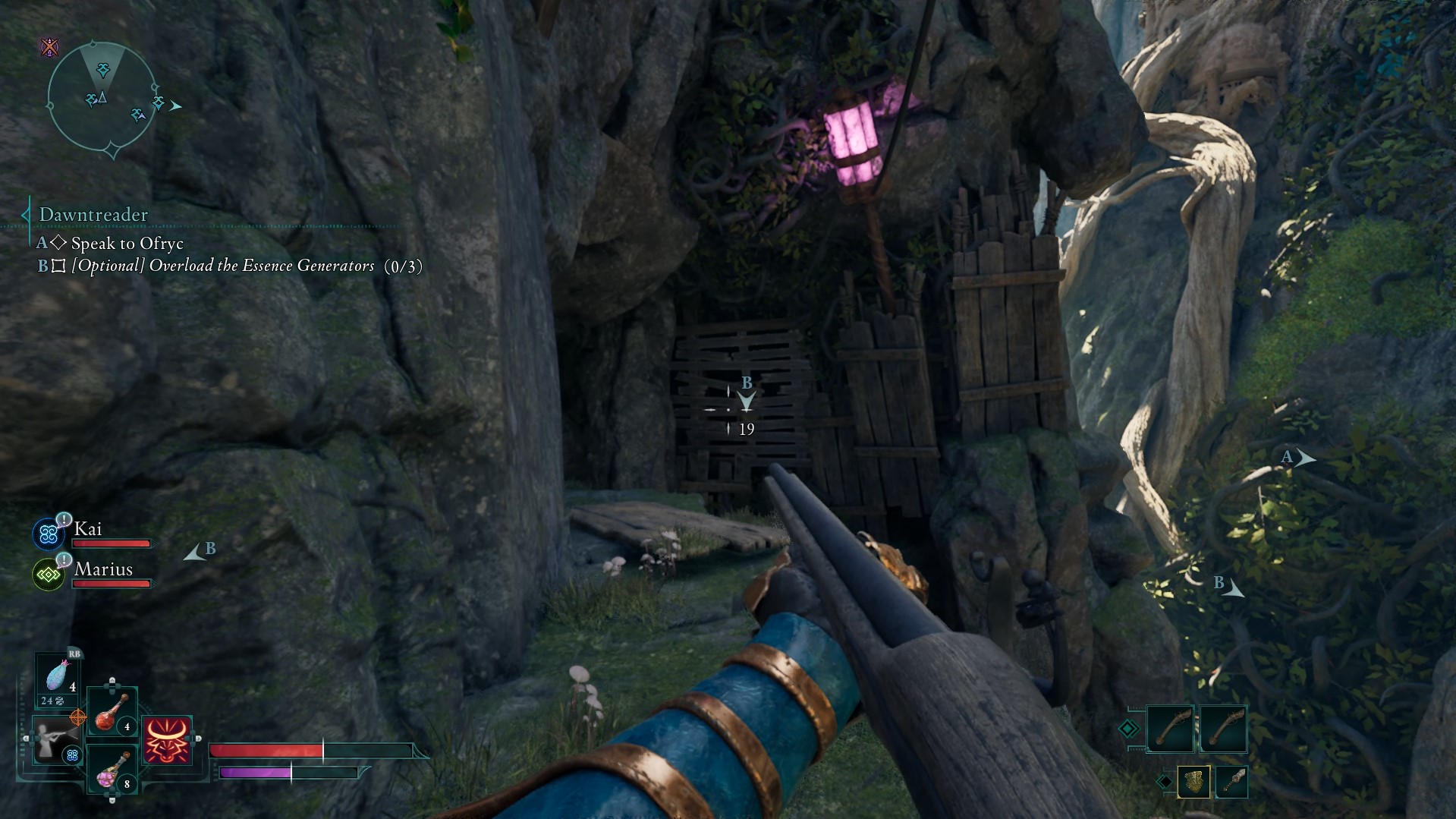Activate the red bull head ability
This screenshot has width=1456, height=819.
(166, 740)
